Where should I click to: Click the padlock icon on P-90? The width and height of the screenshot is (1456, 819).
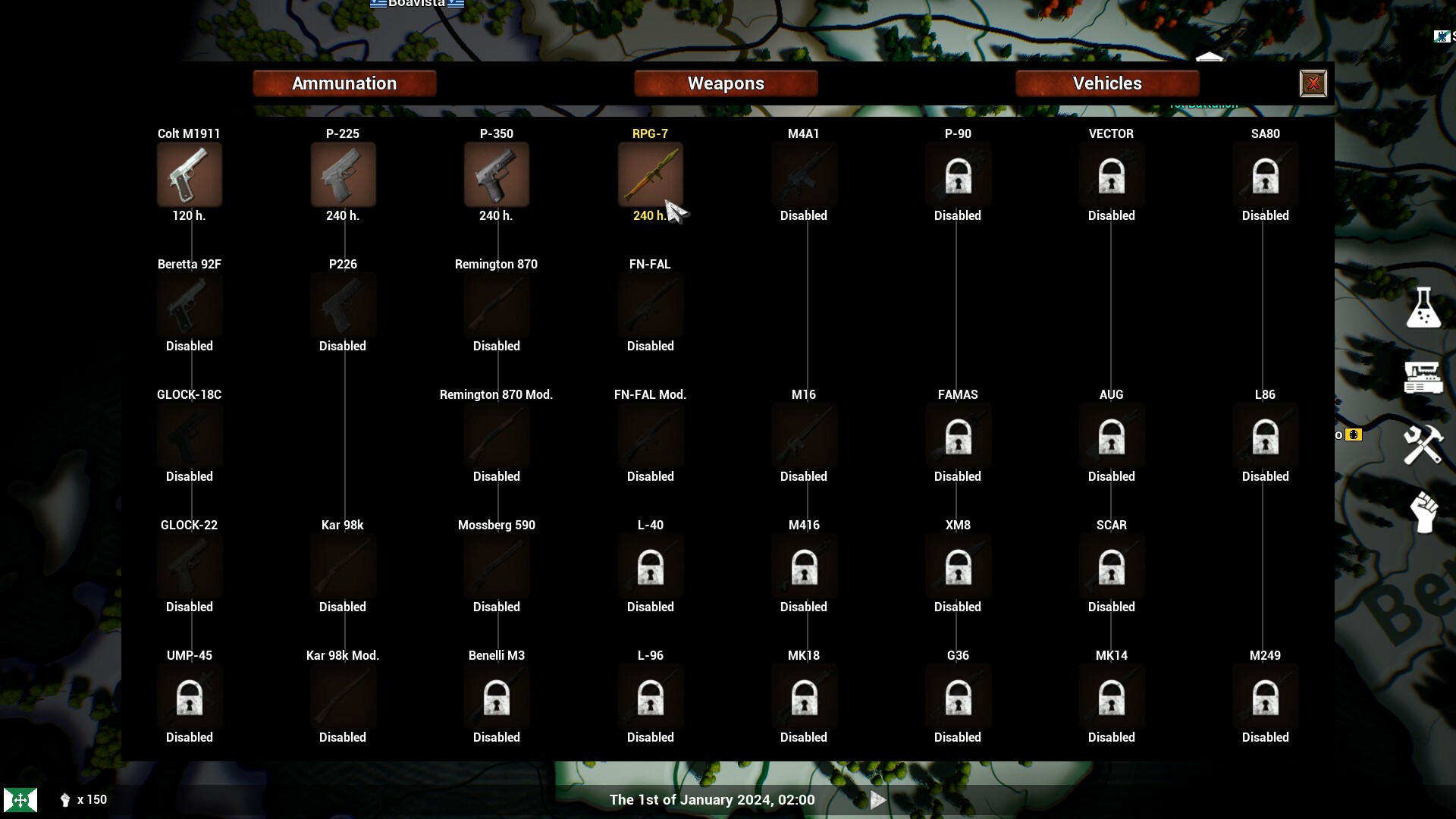pos(958,174)
